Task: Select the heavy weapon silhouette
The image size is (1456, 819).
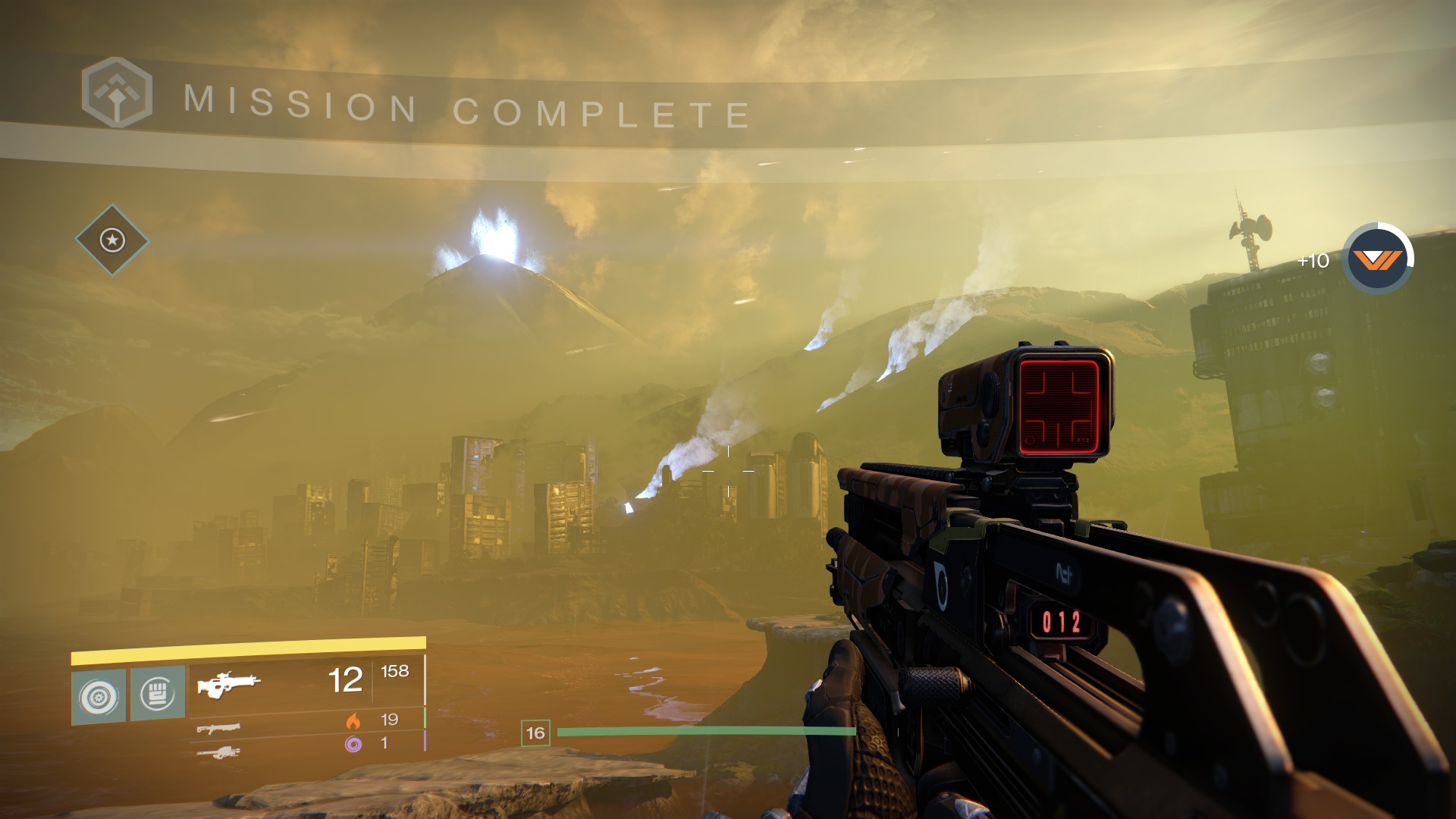Action: tap(218, 753)
